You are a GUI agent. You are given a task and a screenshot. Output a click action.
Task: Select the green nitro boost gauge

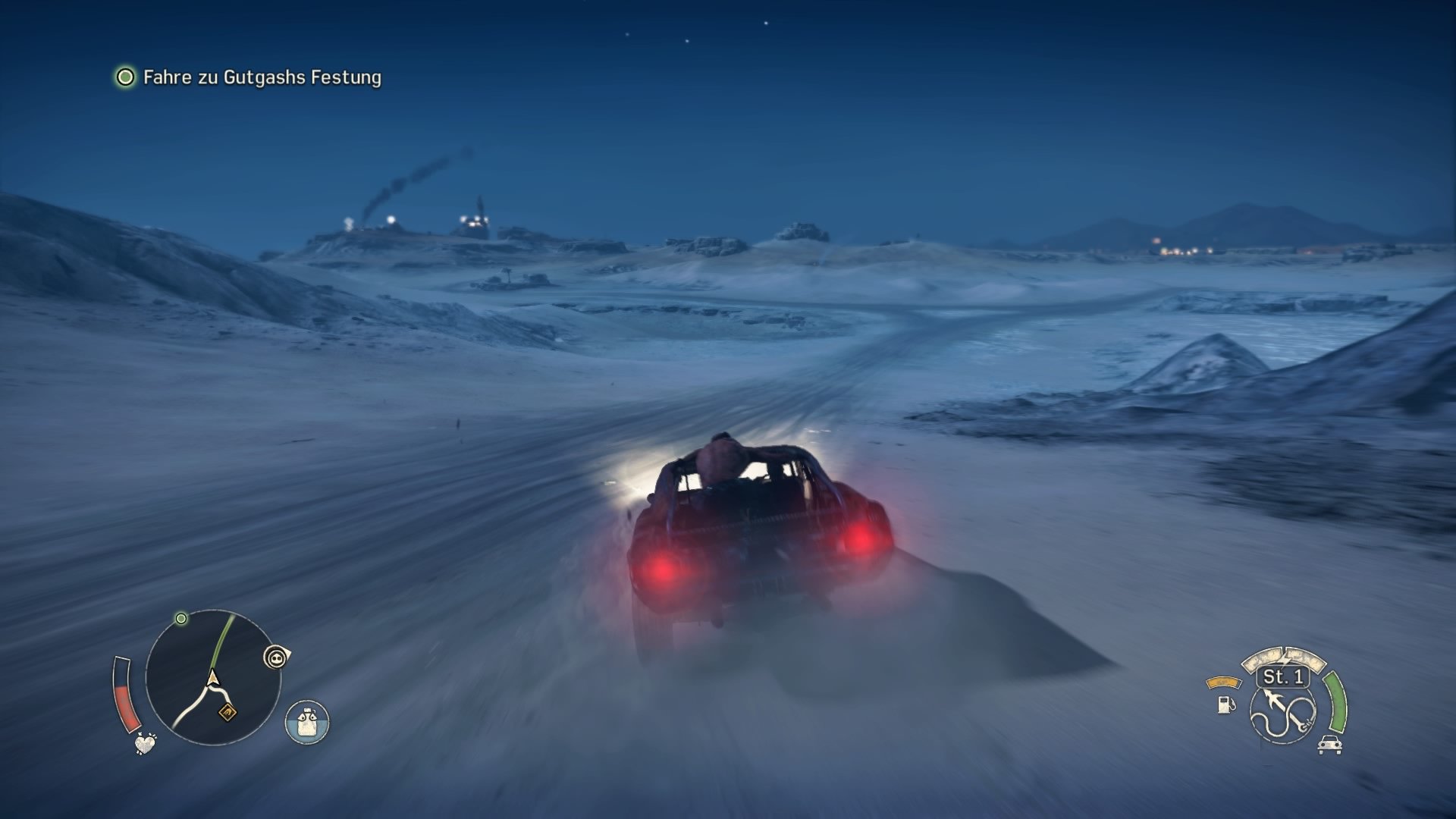(x=1336, y=702)
